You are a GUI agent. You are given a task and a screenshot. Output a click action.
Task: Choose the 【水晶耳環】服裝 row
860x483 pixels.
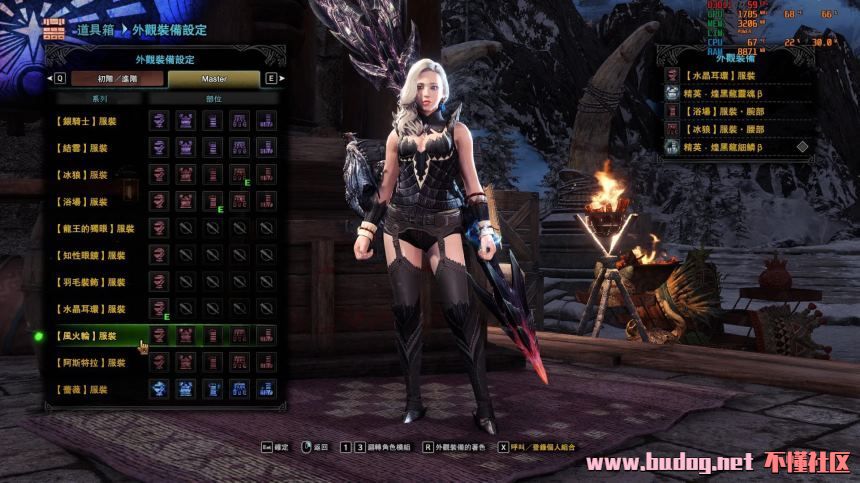coord(90,310)
